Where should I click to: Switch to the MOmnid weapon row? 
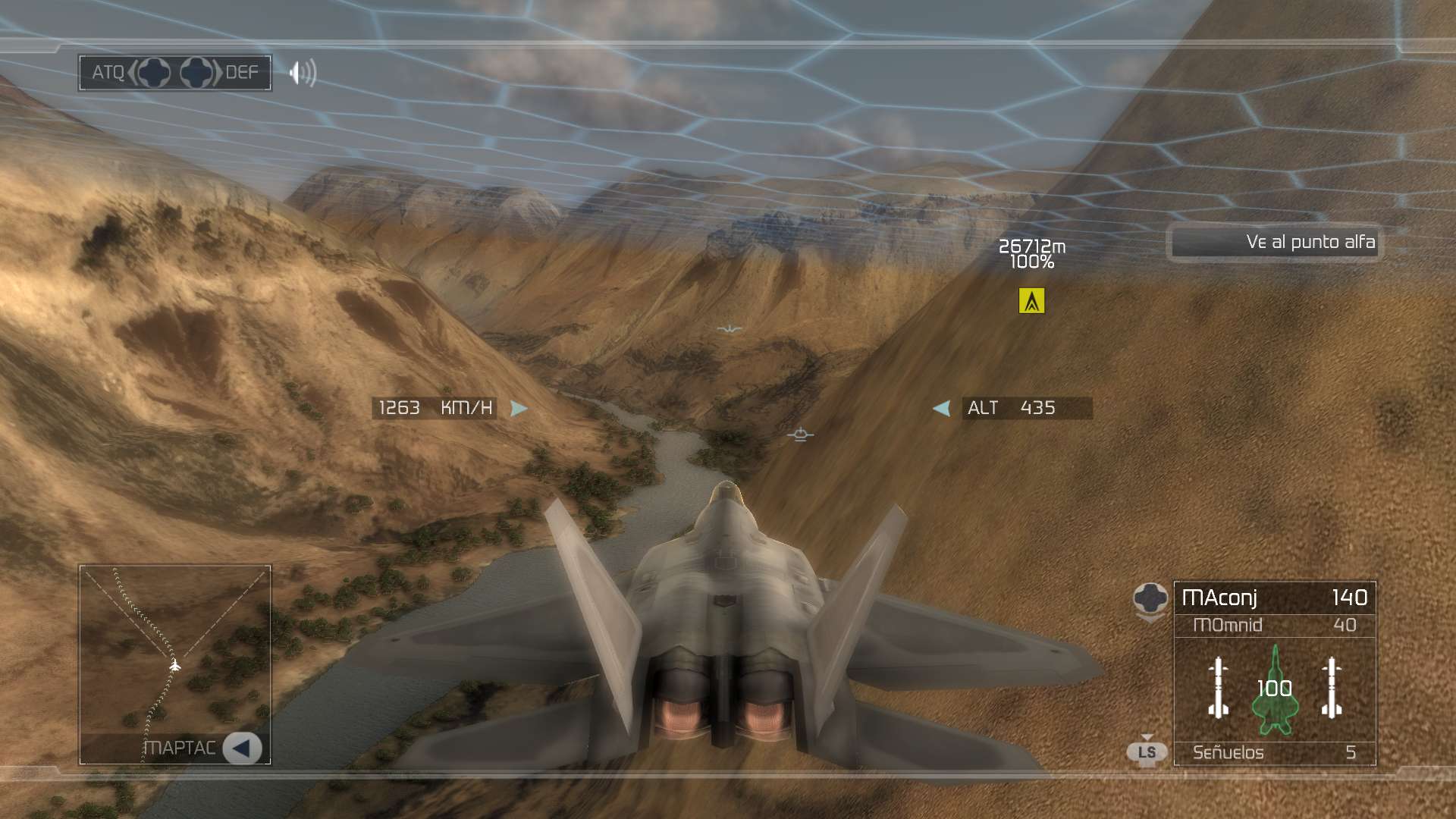[1274, 626]
